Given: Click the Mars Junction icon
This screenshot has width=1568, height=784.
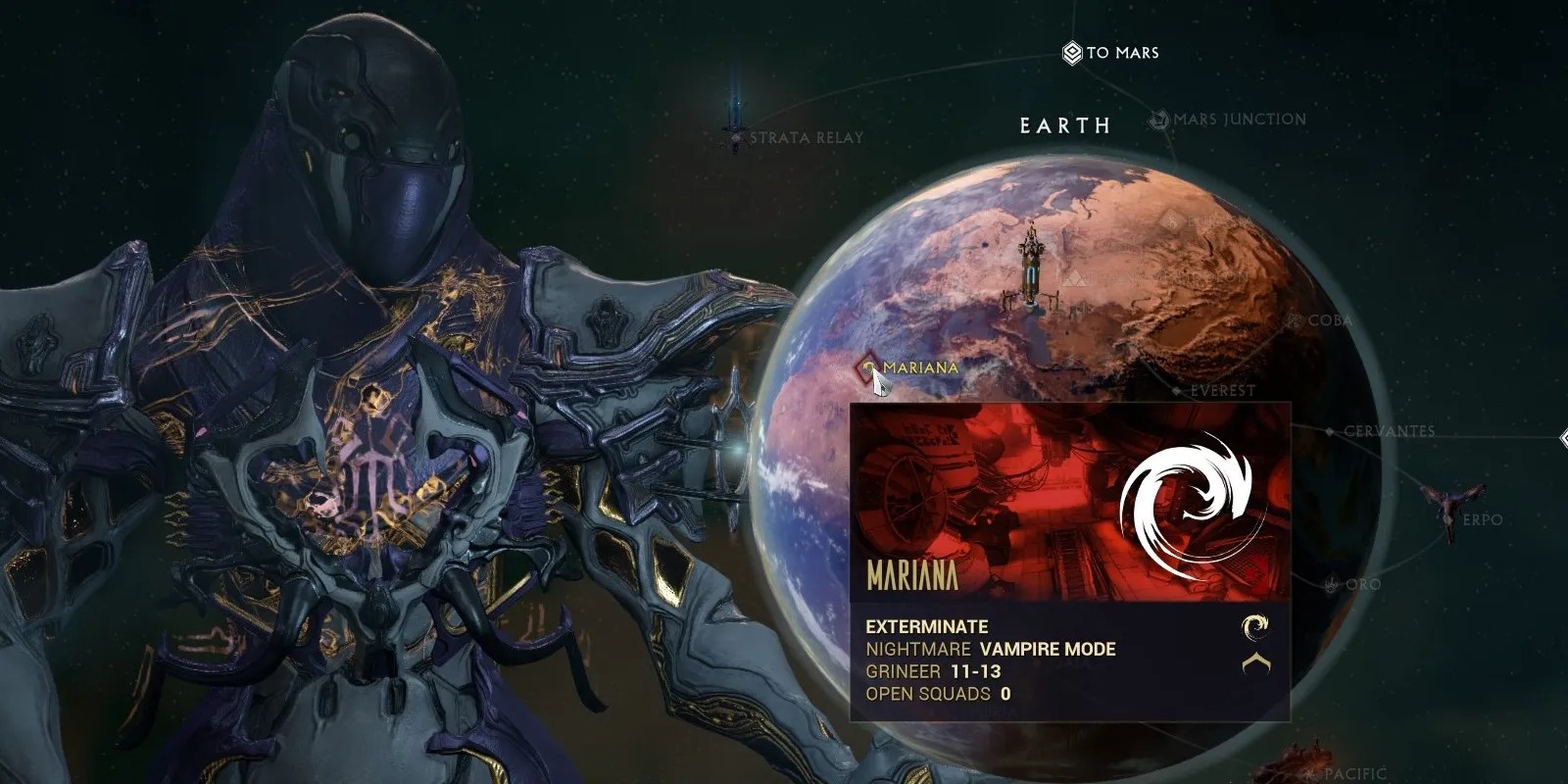Looking at the screenshot, I should [1157, 117].
